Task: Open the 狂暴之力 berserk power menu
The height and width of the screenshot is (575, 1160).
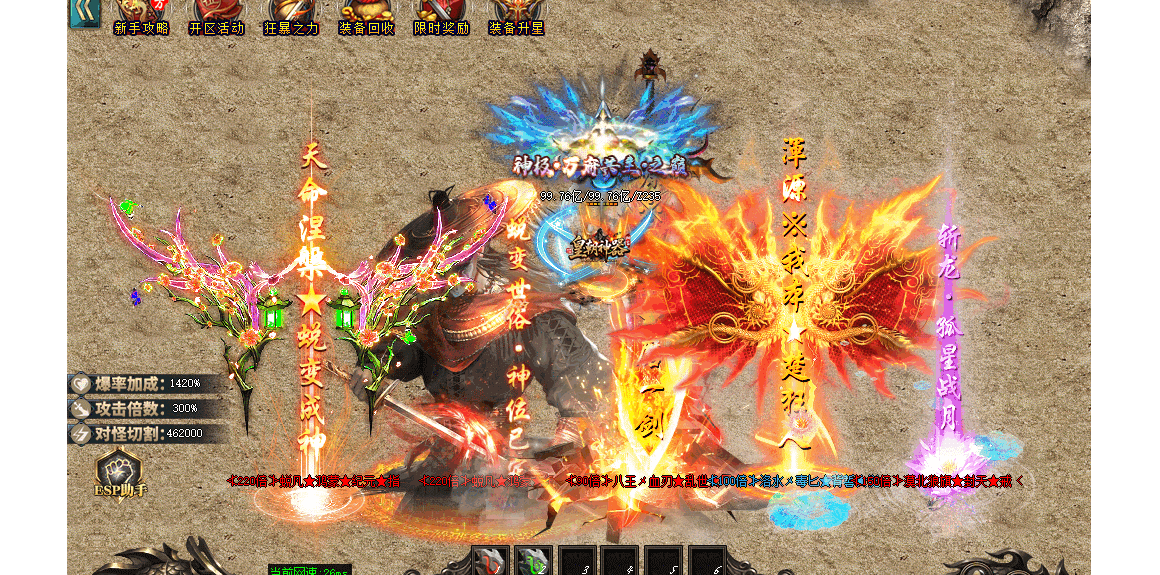Action: pyautogui.click(x=291, y=17)
